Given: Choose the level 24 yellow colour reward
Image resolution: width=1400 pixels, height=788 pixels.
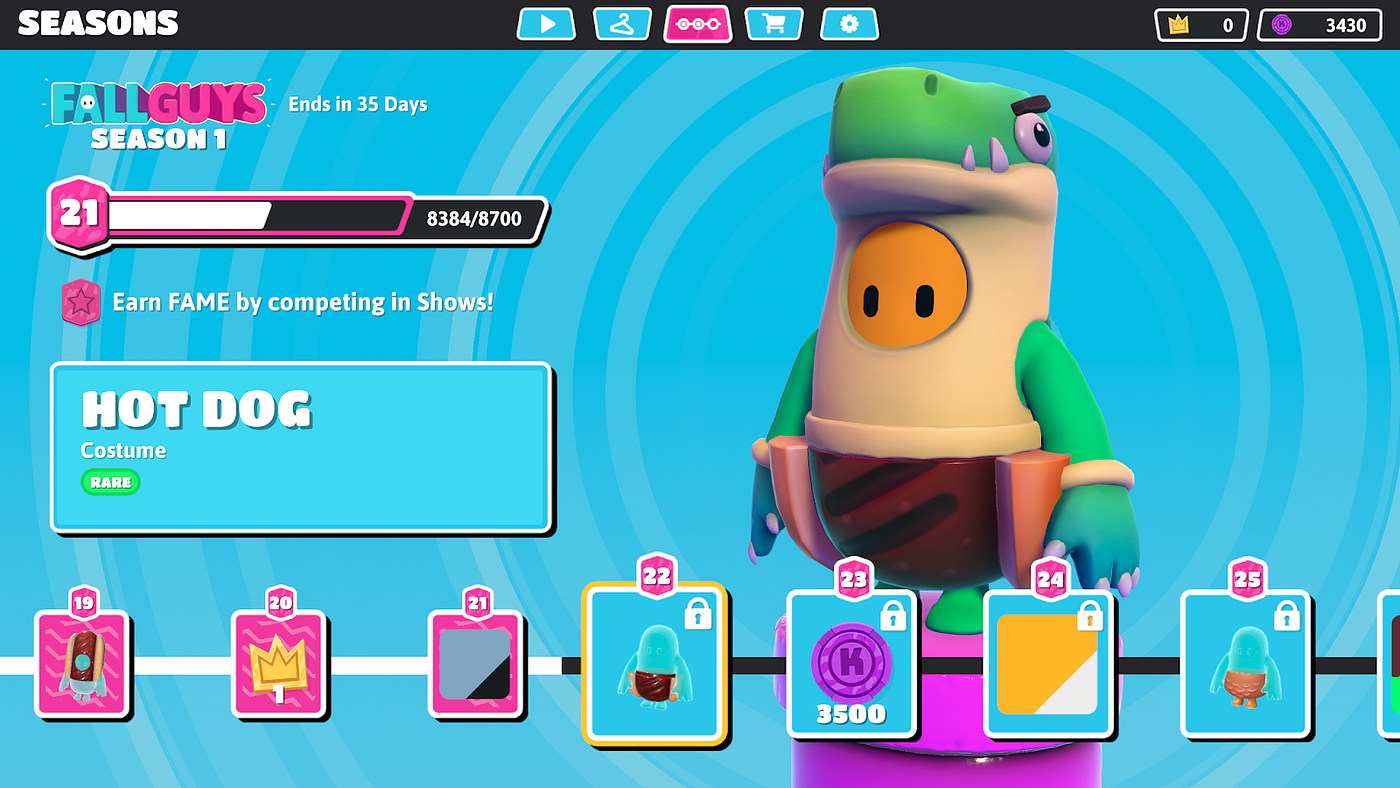Looking at the screenshot, I should coord(1049,663).
